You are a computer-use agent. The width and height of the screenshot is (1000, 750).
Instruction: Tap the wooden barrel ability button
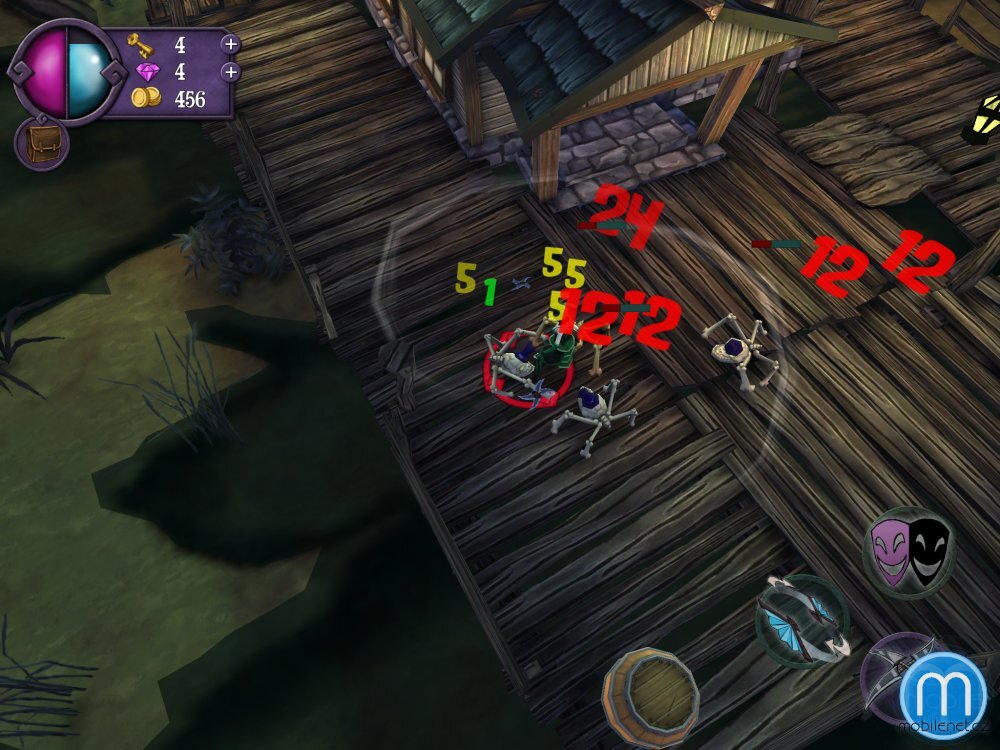coord(650,689)
